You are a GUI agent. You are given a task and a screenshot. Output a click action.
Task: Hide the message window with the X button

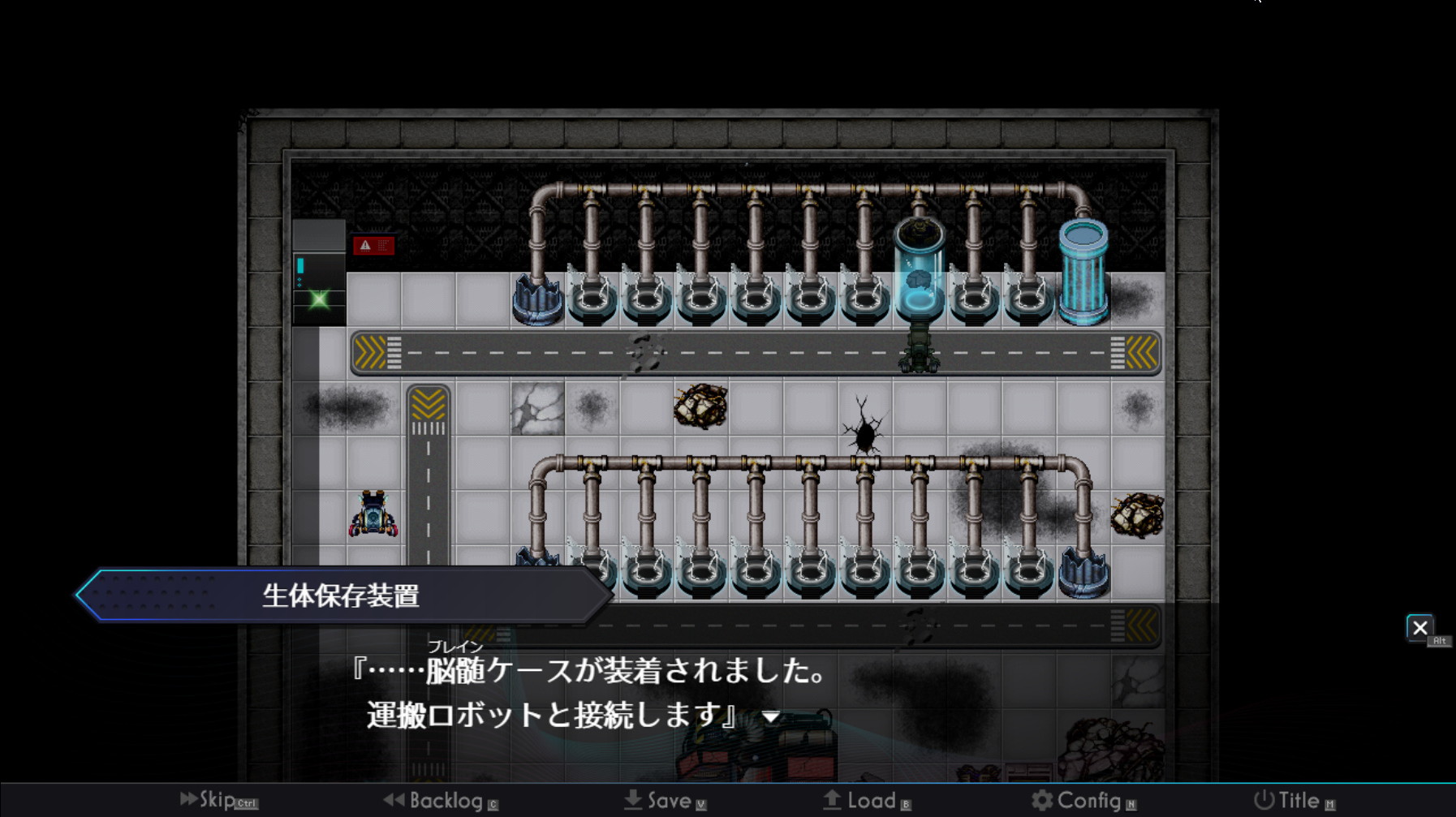1419,628
